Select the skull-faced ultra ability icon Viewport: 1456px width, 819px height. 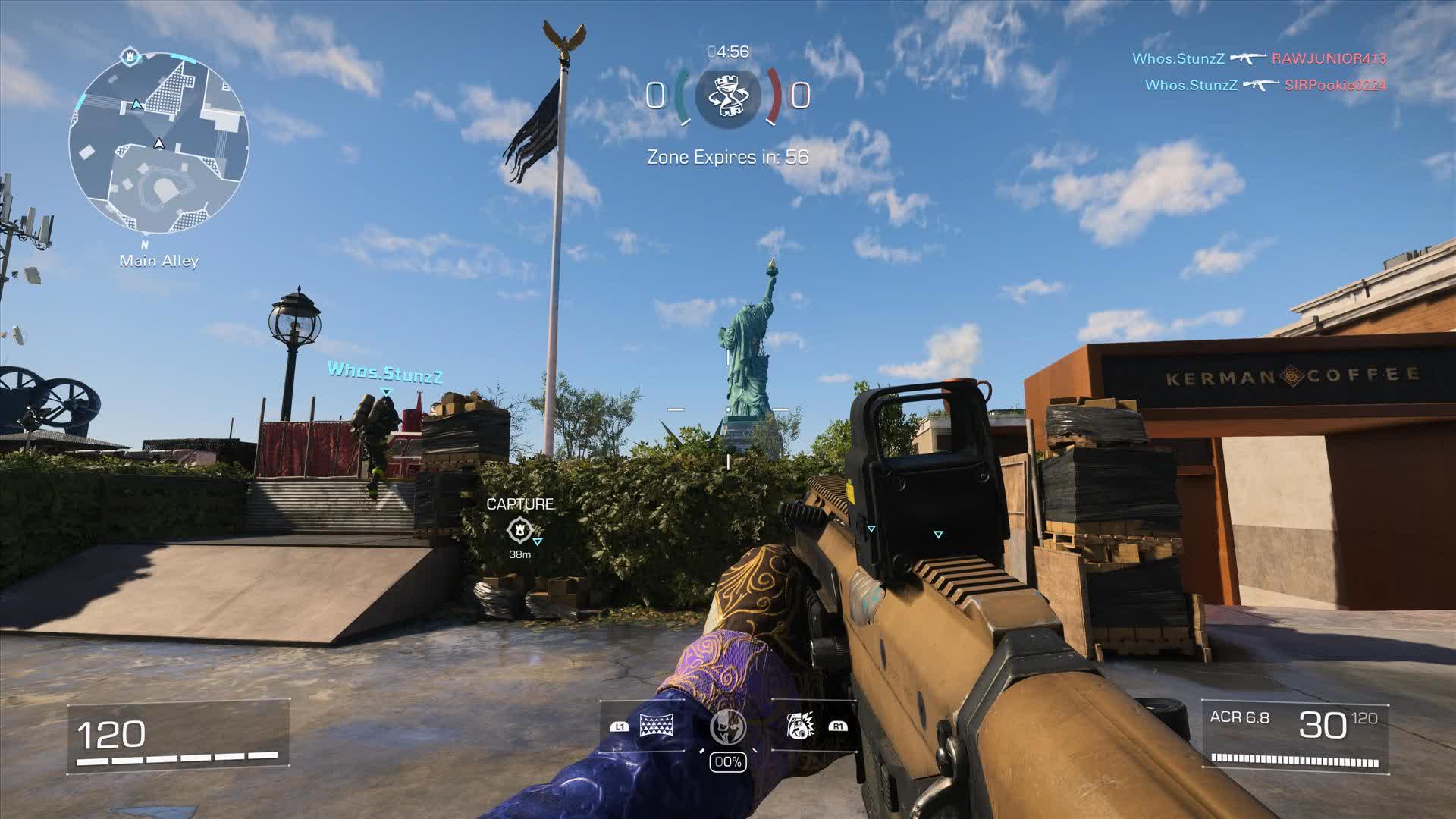(727, 727)
